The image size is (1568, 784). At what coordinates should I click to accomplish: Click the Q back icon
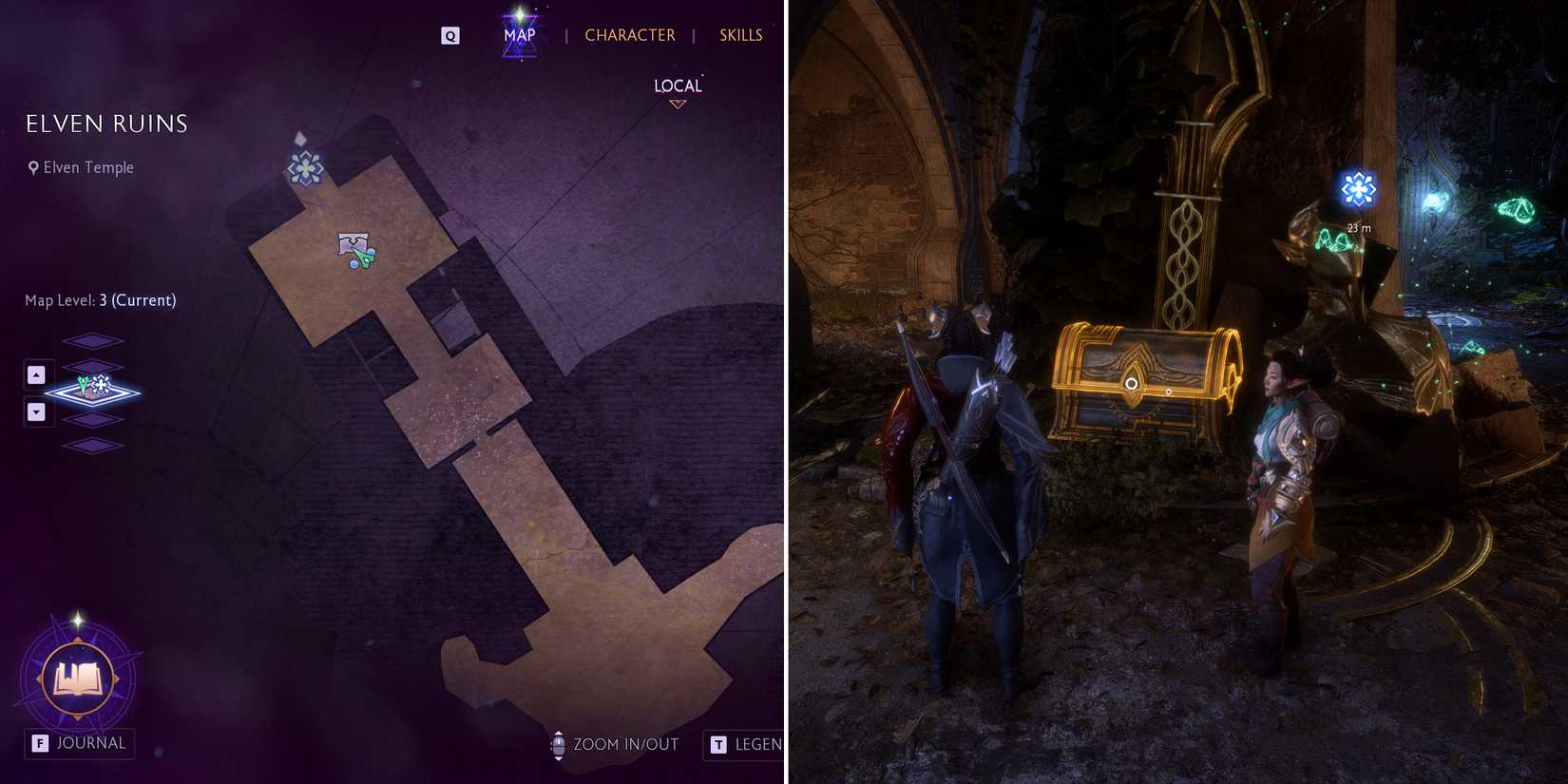pos(449,34)
